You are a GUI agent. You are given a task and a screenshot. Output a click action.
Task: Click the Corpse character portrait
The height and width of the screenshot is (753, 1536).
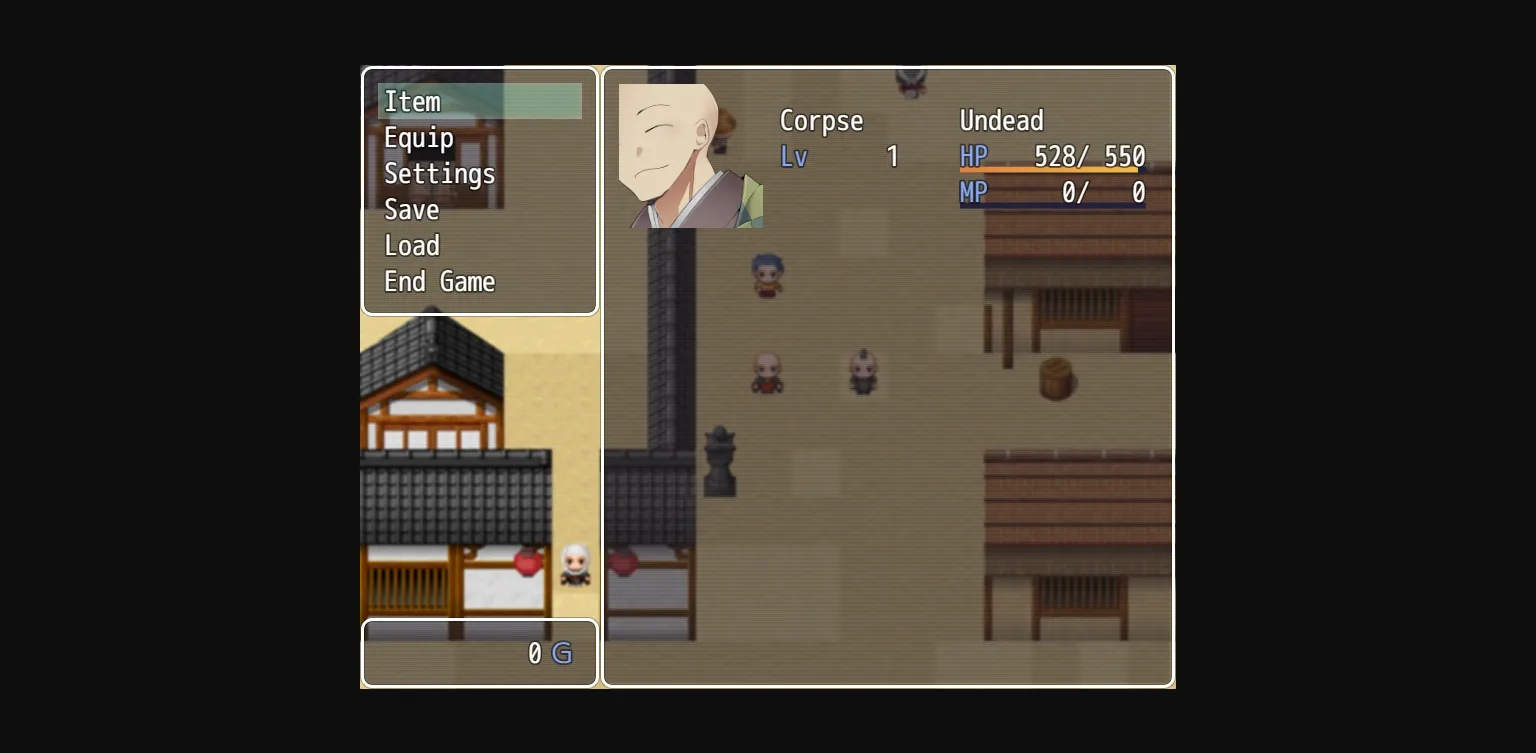(x=690, y=154)
